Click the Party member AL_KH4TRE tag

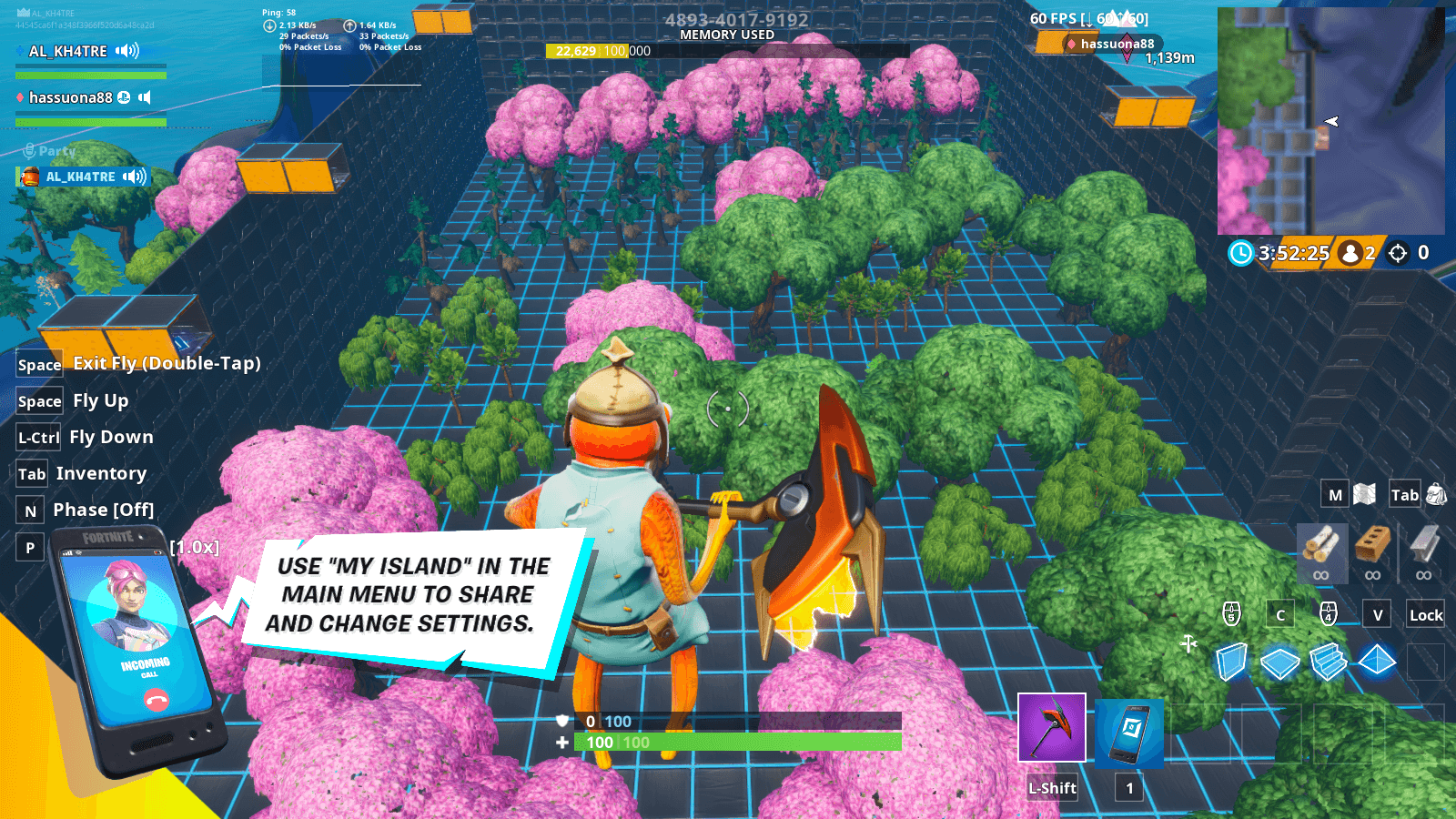(81, 177)
